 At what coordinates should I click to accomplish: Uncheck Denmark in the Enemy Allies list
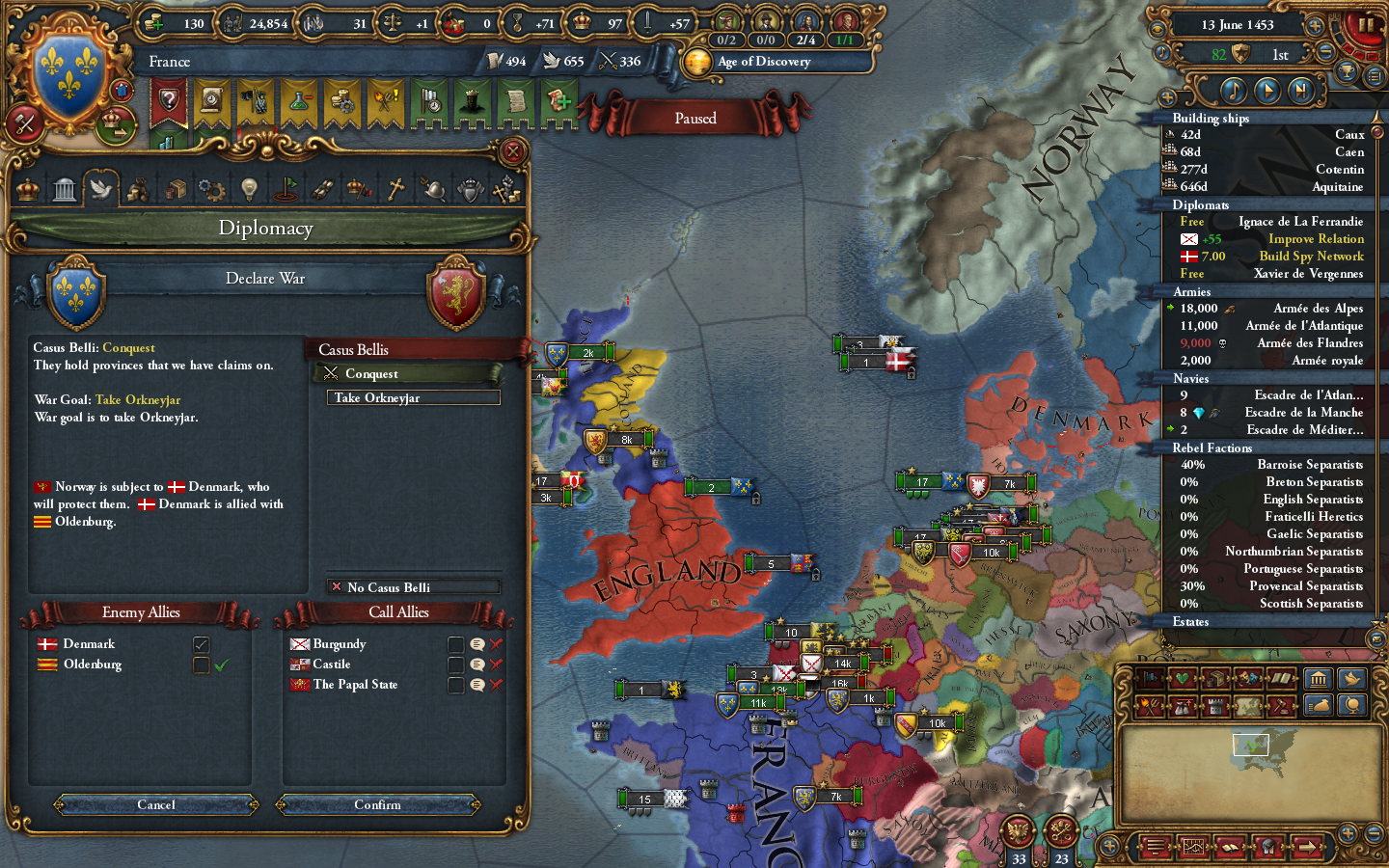pyautogui.click(x=201, y=643)
